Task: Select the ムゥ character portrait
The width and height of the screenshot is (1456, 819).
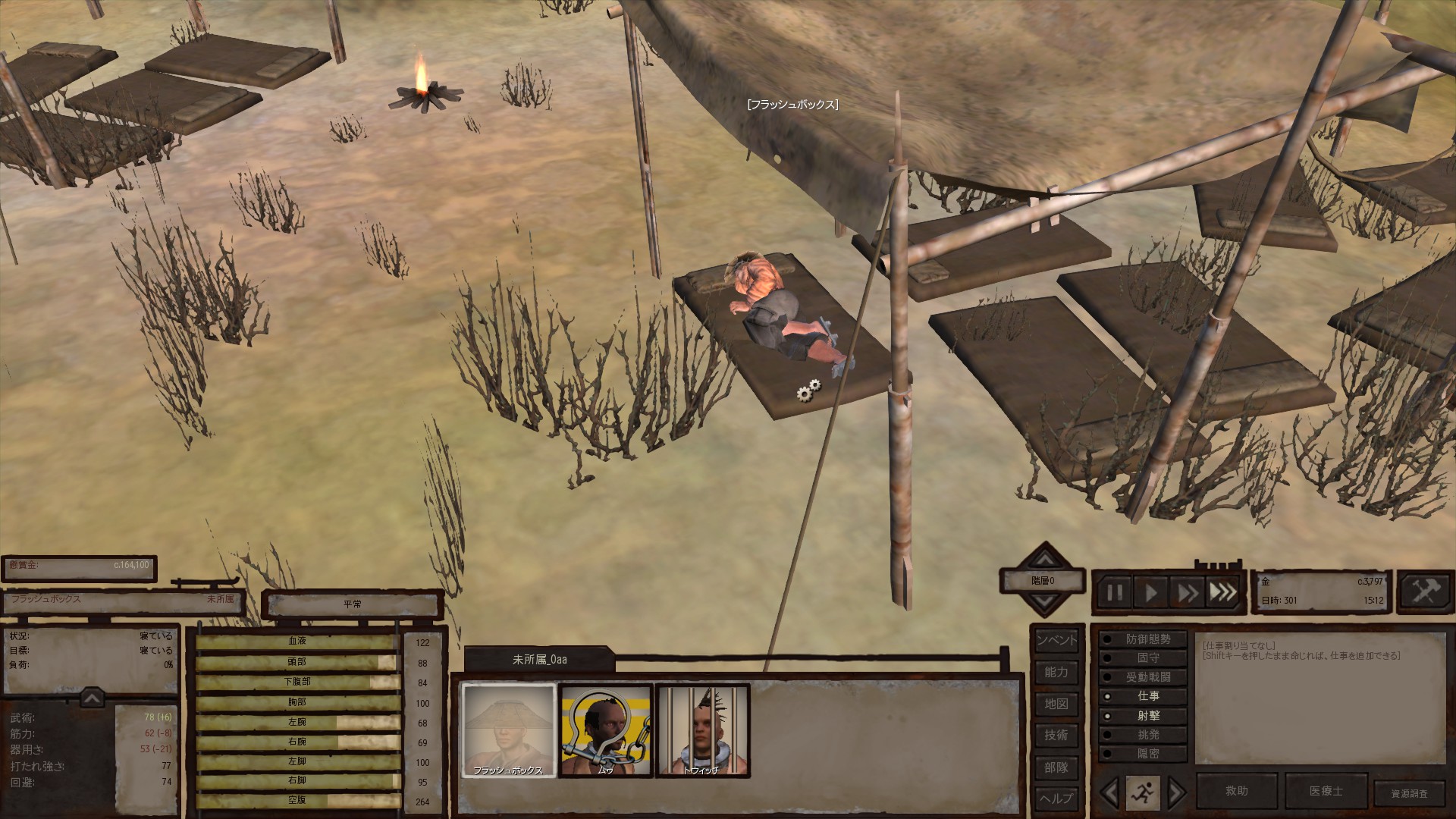Action: click(605, 730)
